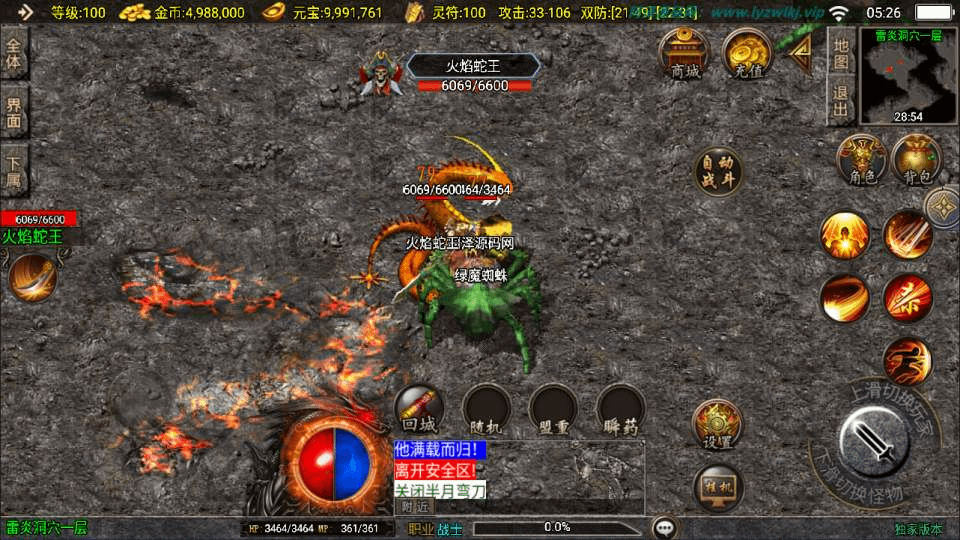Click the 挂机 idle mode button
Image resolution: width=960 pixels, height=540 pixels.
[717, 488]
